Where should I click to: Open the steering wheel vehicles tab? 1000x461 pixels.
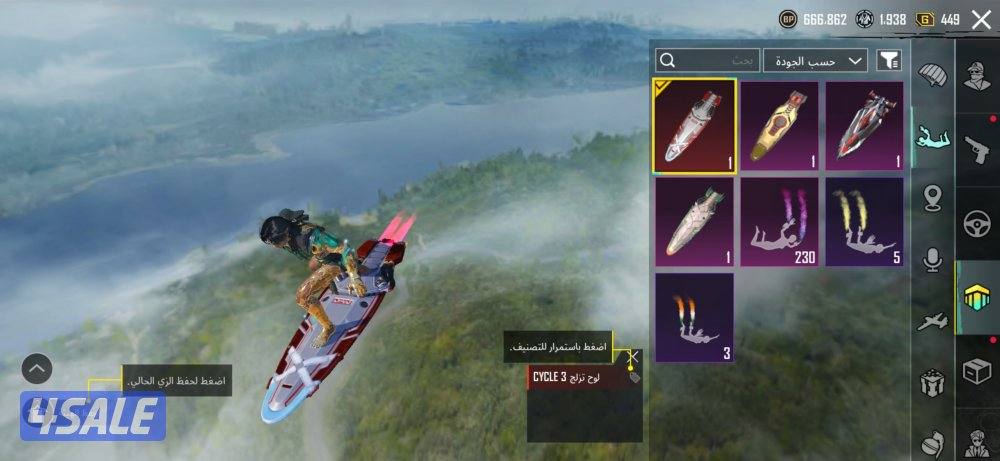(x=977, y=226)
